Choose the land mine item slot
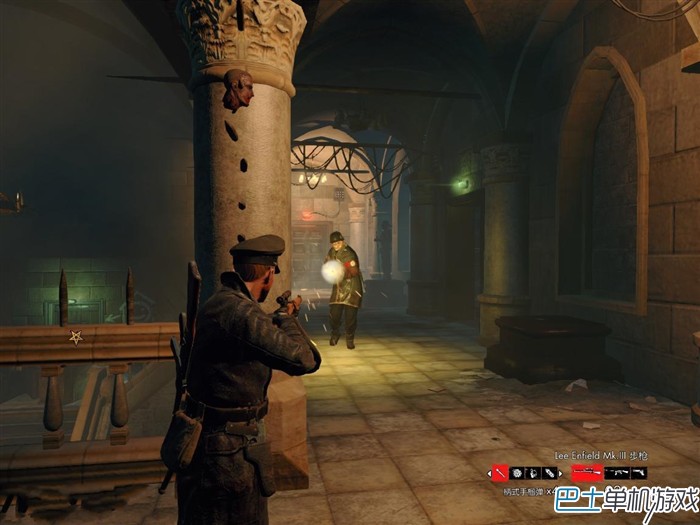Viewport: 700px width, 525px height. click(517, 473)
